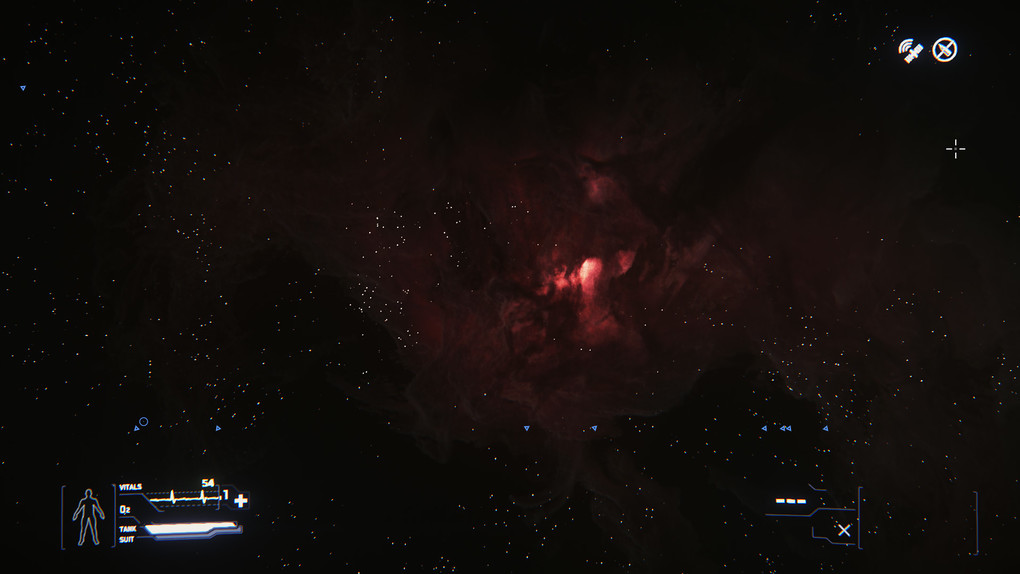Screen dimensions: 1020x574
Task: Click the satellite signal icon
Action: [910, 51]
